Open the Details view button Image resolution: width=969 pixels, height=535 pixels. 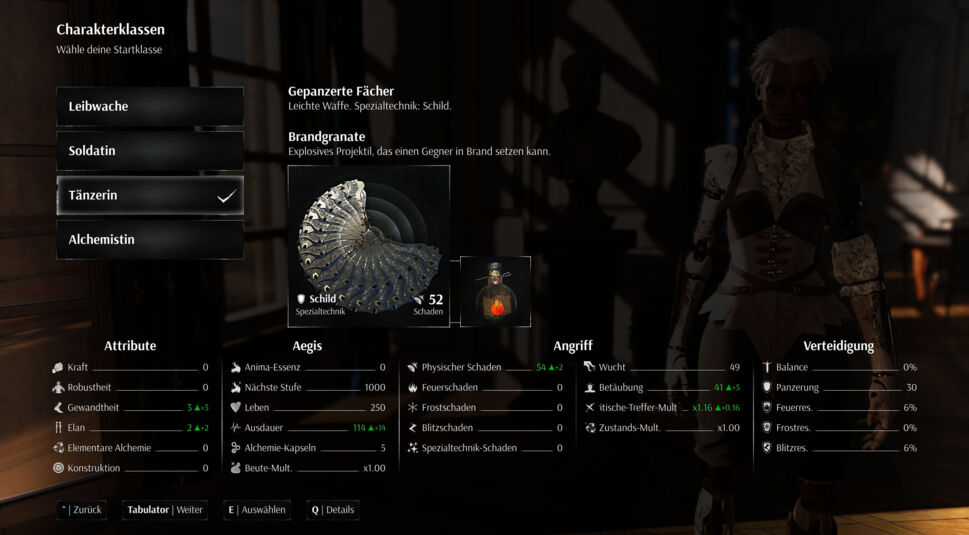[333, 510]
